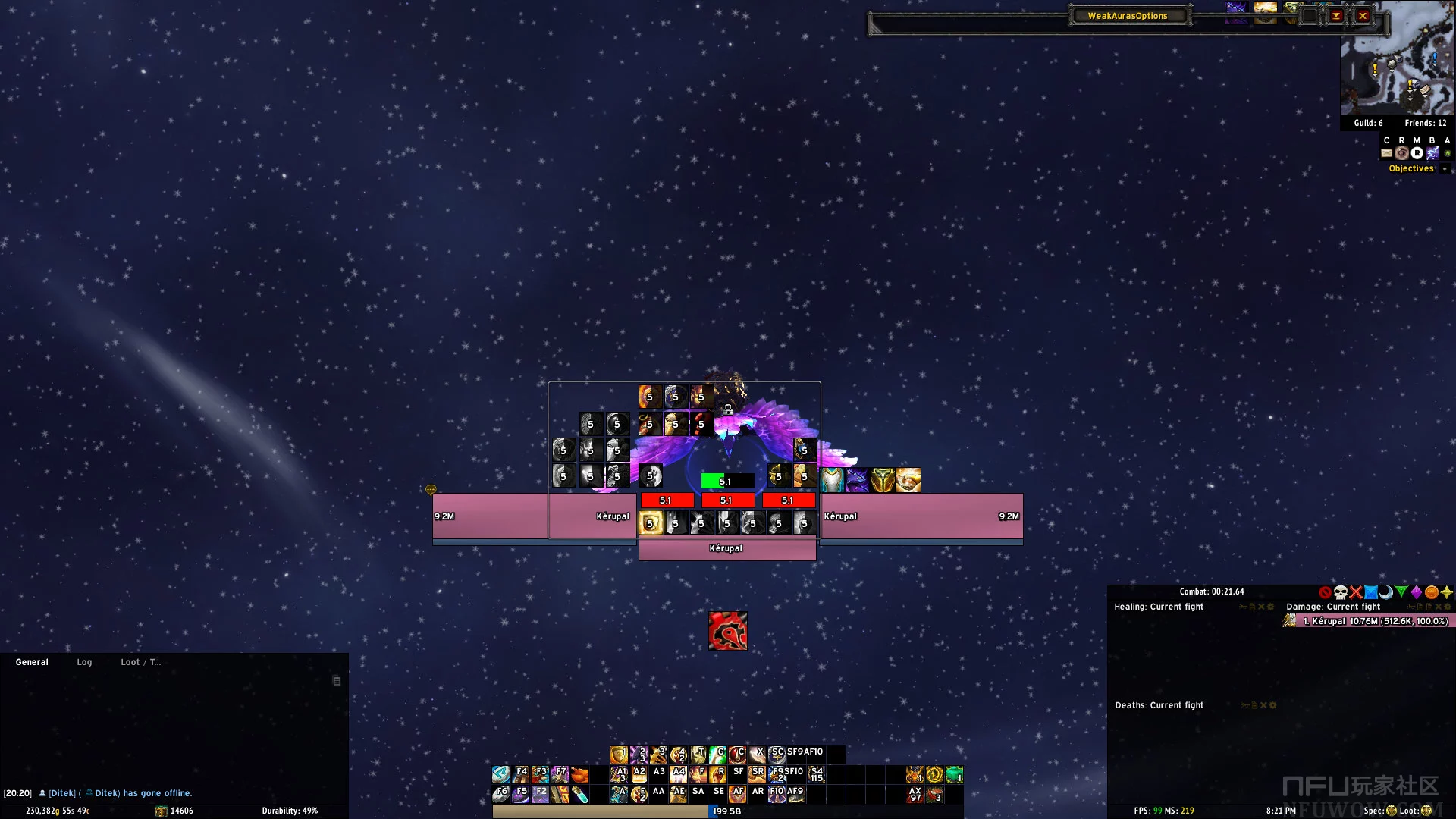The width and height of the screenshot is (1456, 819).
Task: Choose the blue square raid marker
Action: (x=1371, y=592)
